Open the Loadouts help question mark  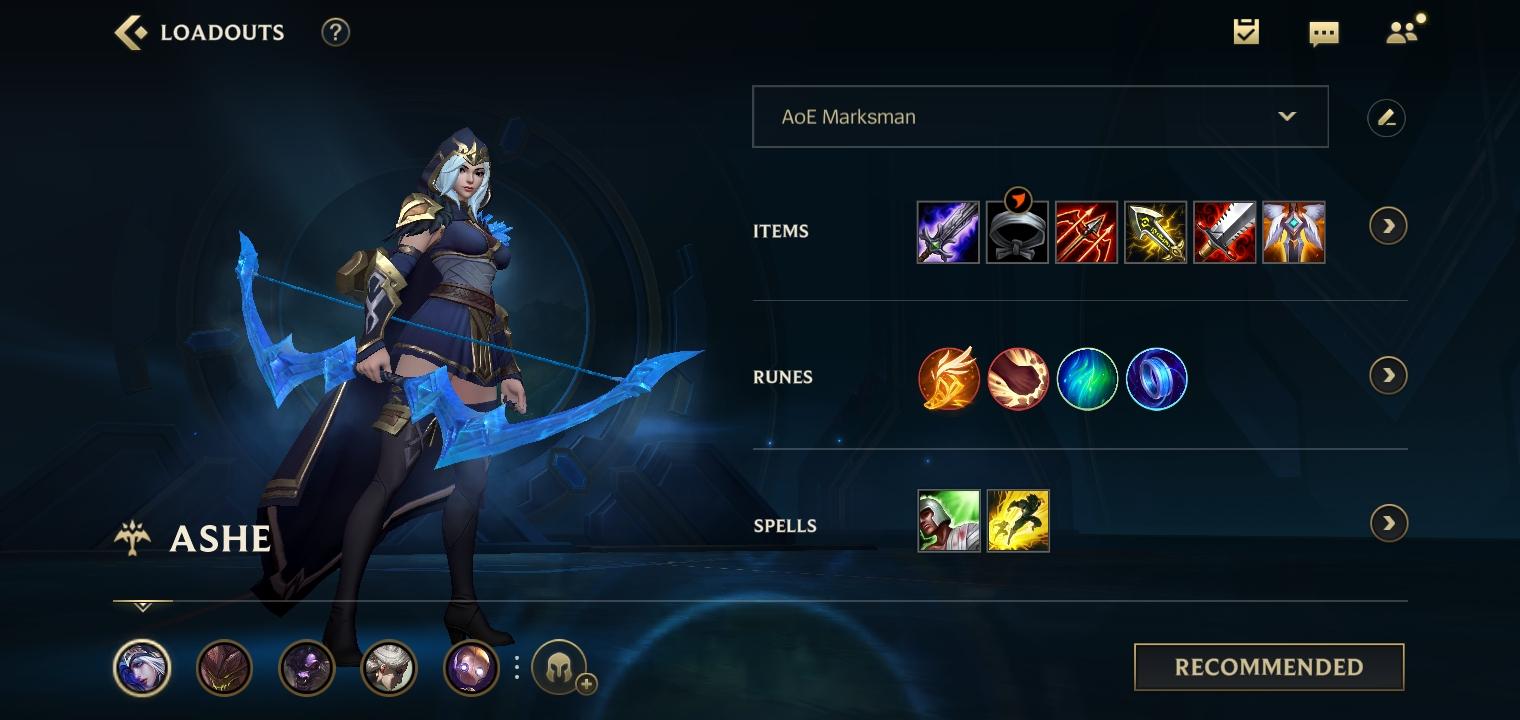(335, 32)
